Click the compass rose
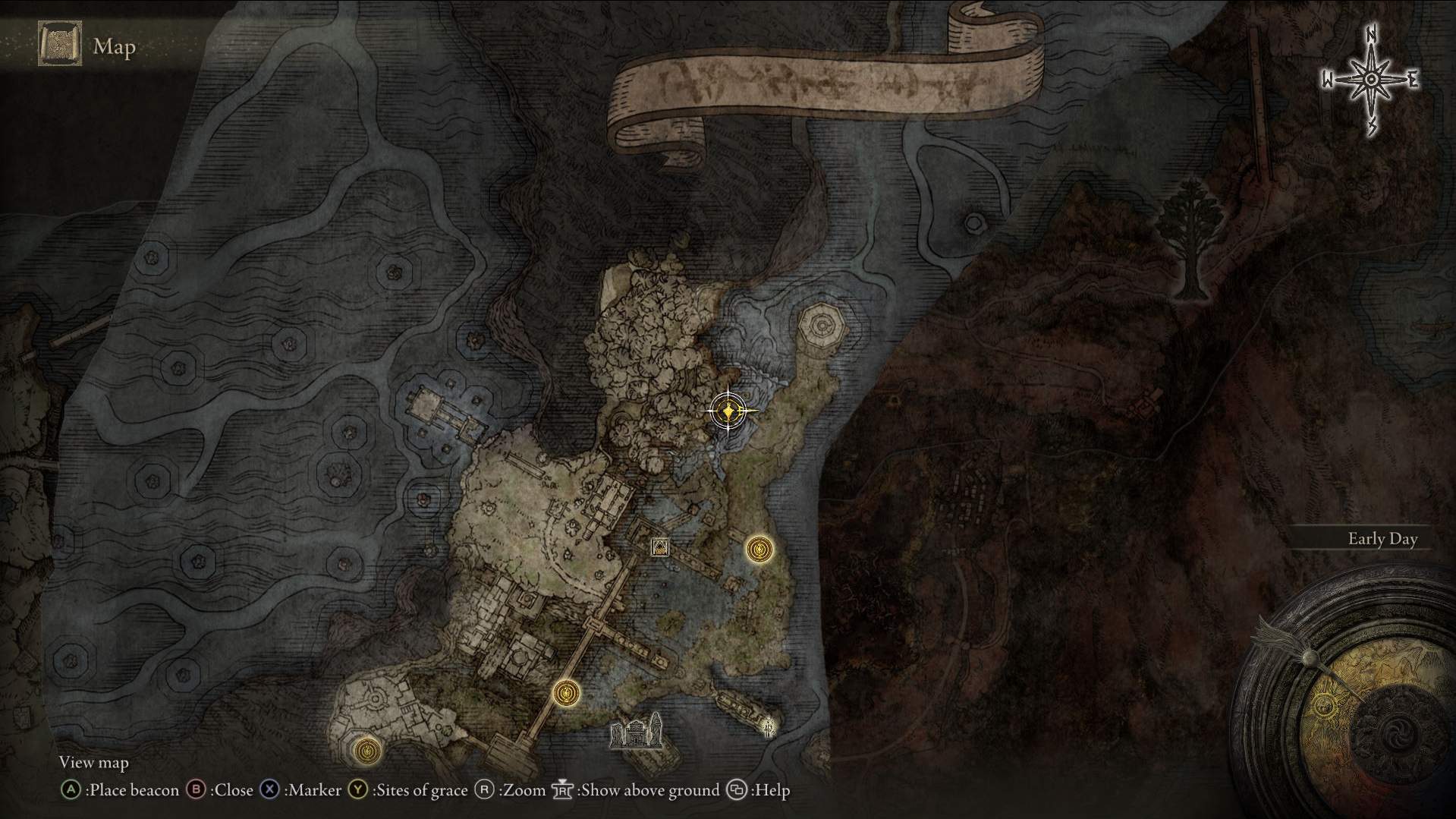 (x=1371, y=80)
